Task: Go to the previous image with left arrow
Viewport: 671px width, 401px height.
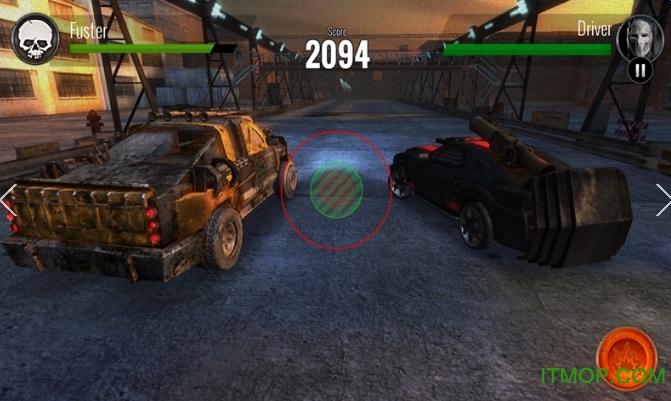Action: click(x=8, y=201)
